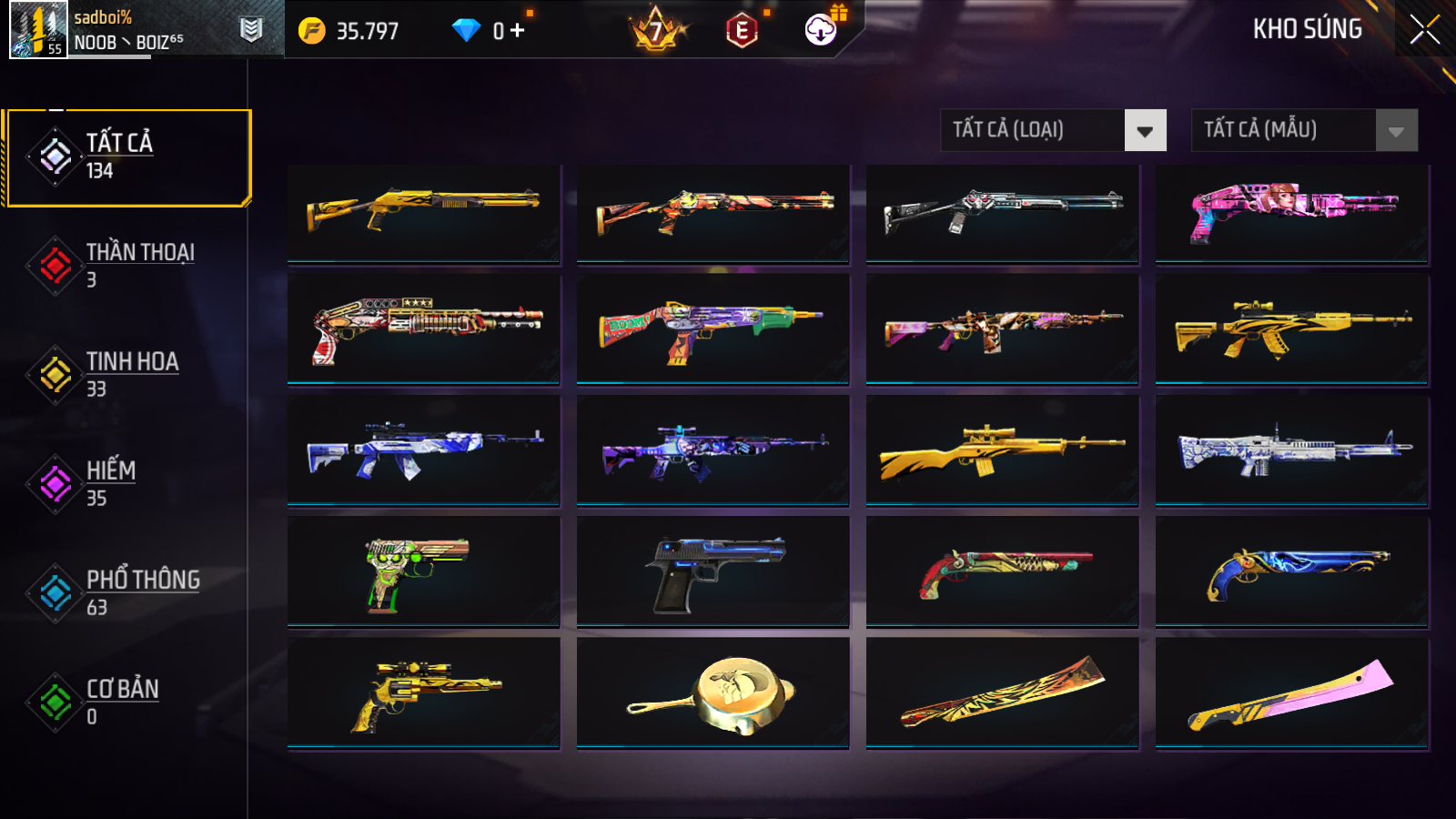Choose the black and blue Desert Eagle
1456x819 pixels.
pyautogui.click(x=713, y=571)
